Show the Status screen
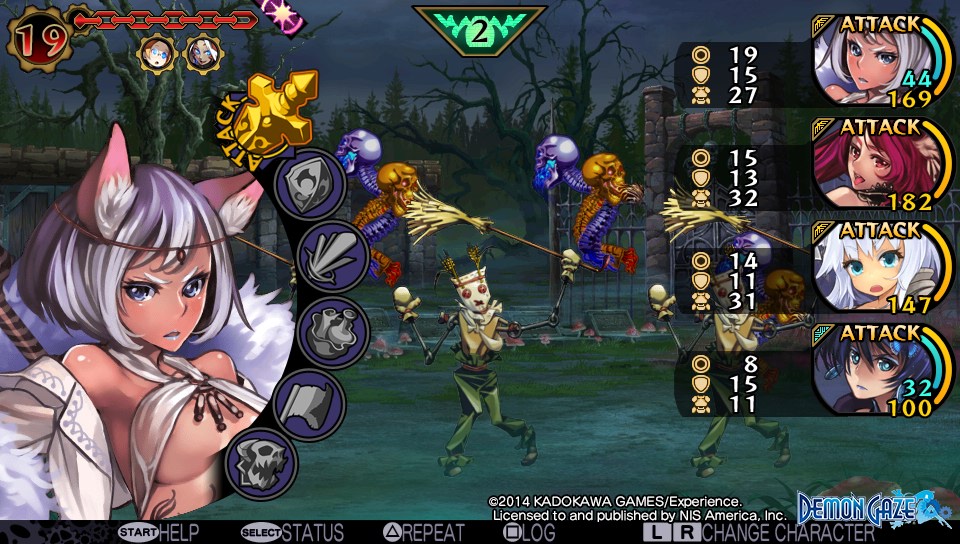 (x=292, y=533)
